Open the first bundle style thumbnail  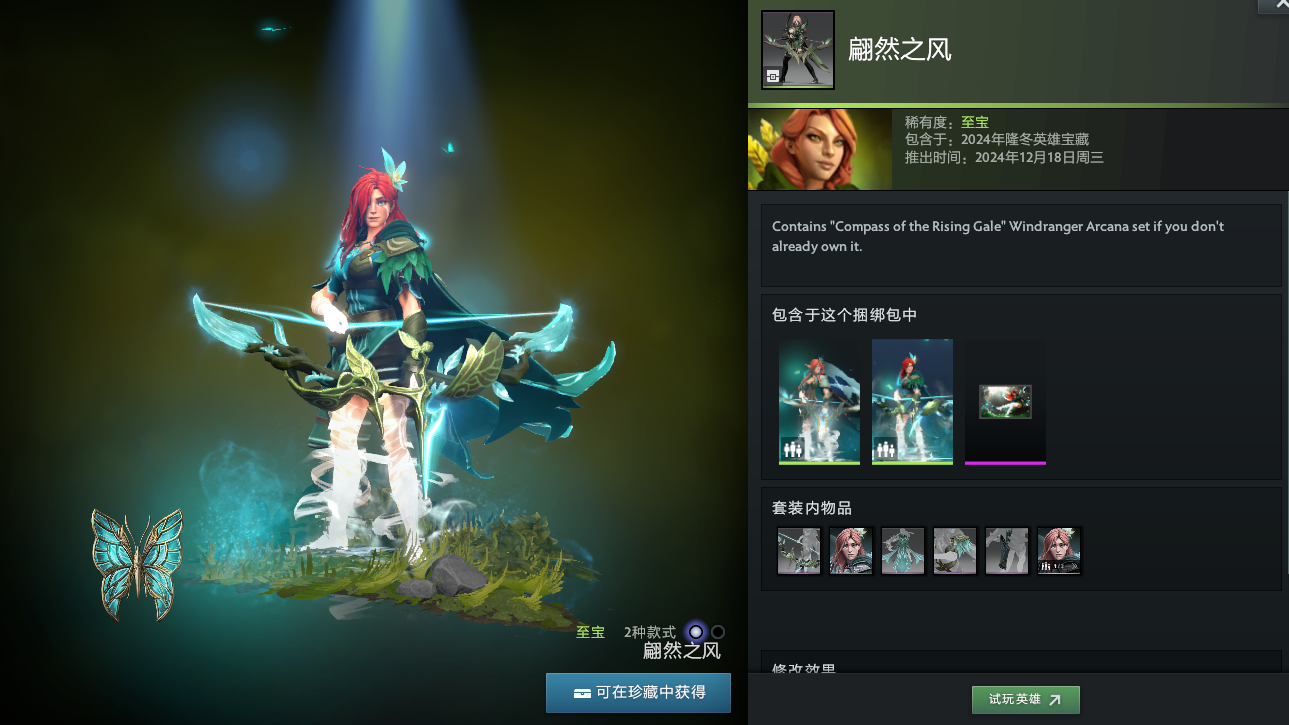(x=819, y=400)
